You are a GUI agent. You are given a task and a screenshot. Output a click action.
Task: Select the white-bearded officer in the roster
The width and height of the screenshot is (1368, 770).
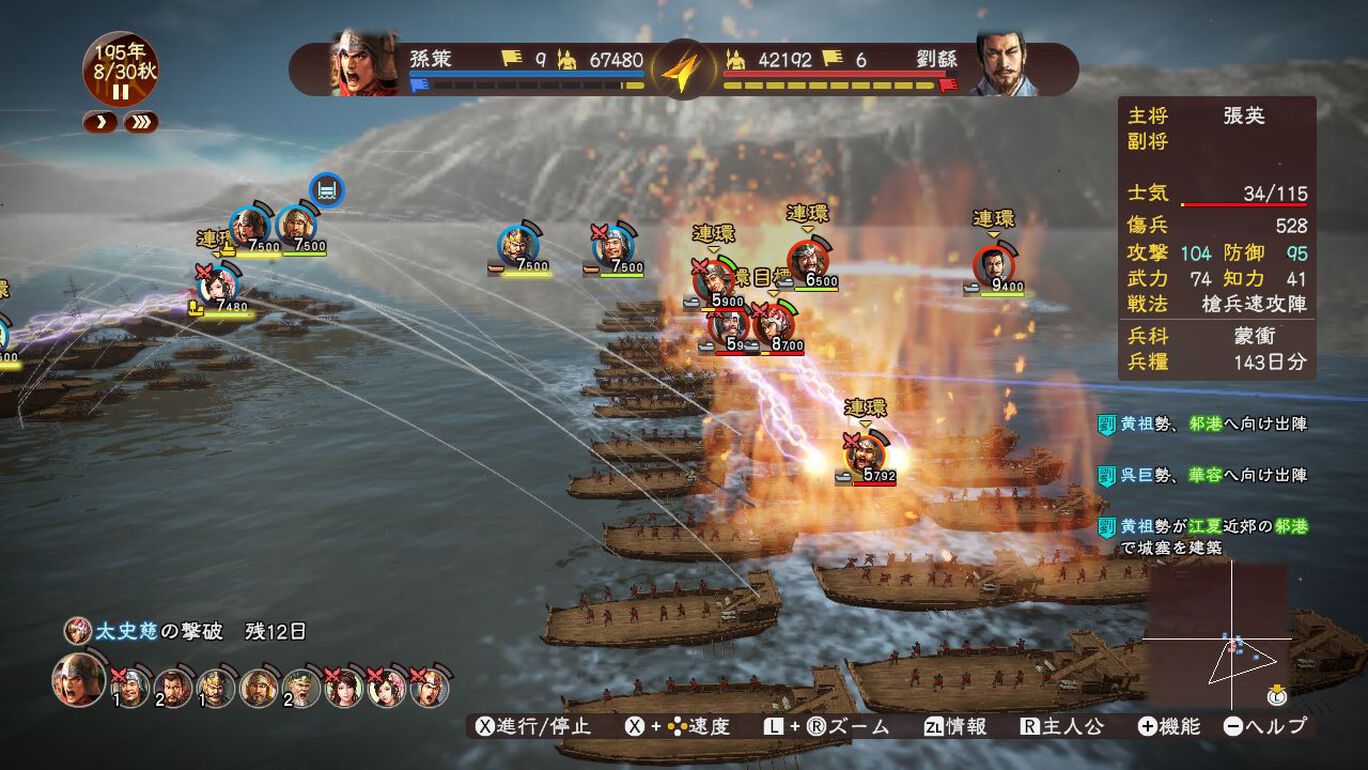click(x=300, y=689)
